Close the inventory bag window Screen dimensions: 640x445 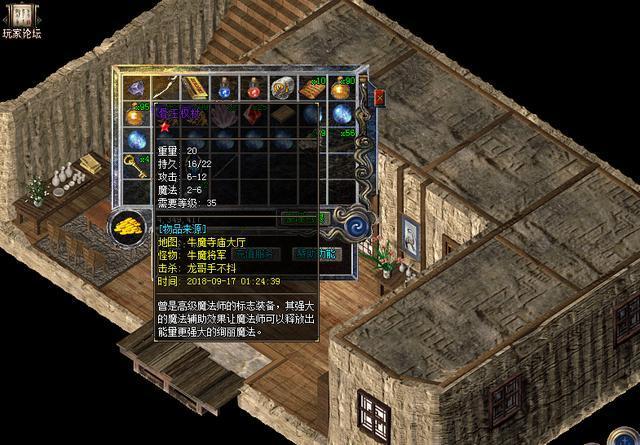click(x=379, y=98)
